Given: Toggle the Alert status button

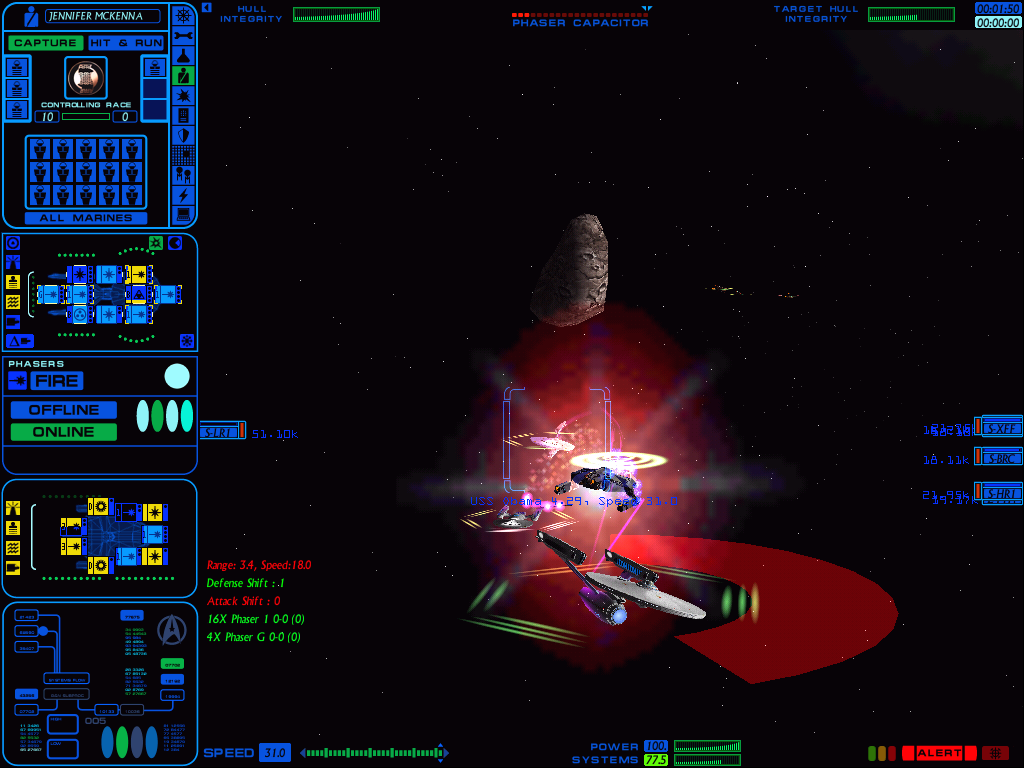Looking at the screenshot, I should point(939,753).
